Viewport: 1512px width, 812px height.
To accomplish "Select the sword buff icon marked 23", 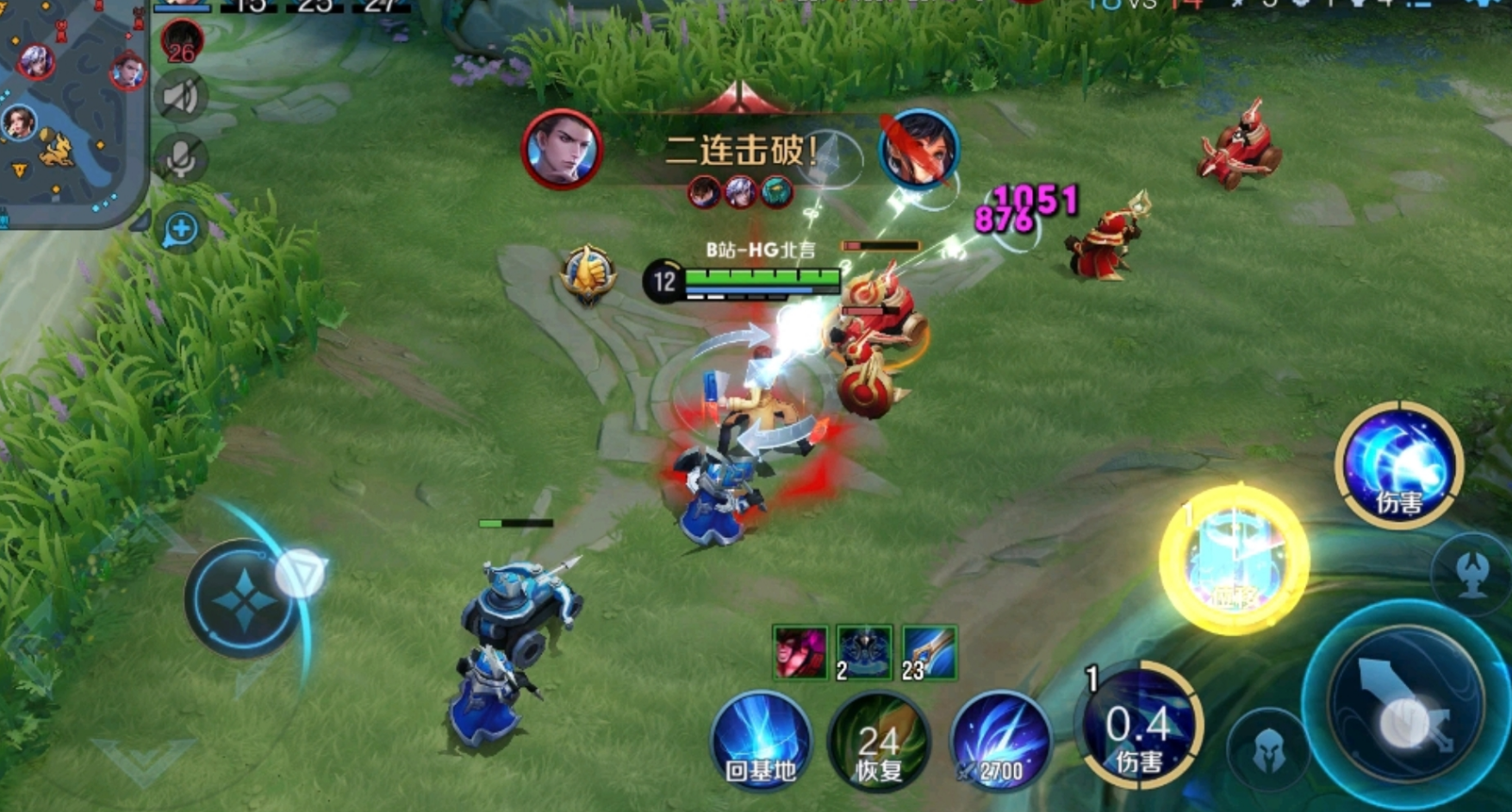I will point(929,652).
